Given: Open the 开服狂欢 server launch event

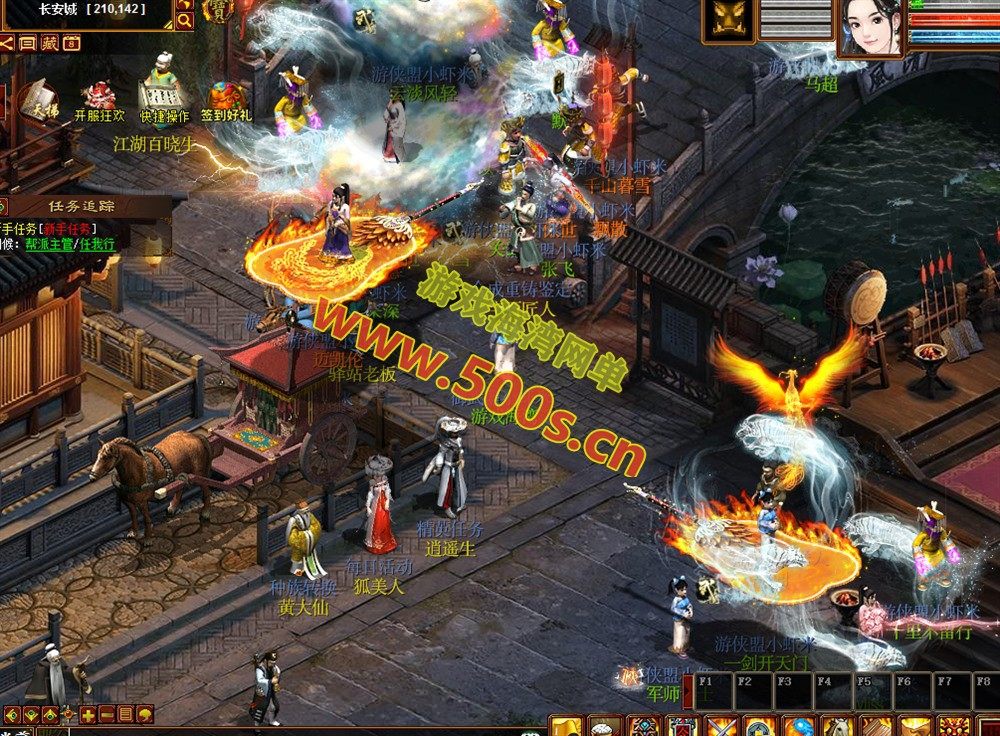Looking at the screenshot, I should (x=101, y=99).
